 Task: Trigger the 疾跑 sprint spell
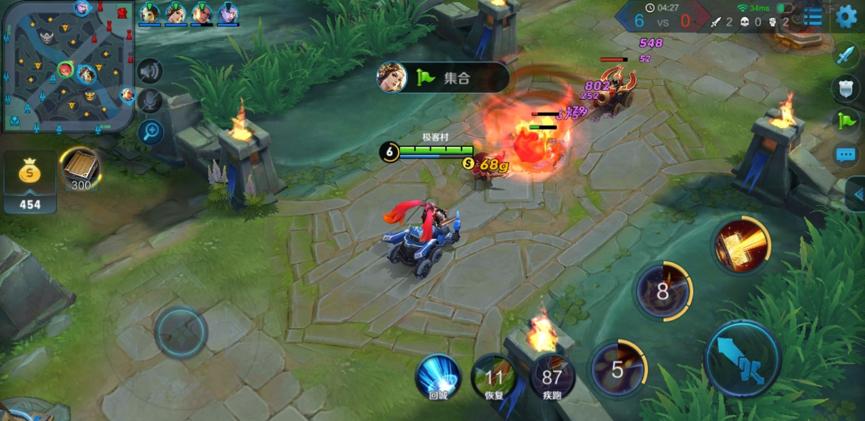click(x=552, y=377)
